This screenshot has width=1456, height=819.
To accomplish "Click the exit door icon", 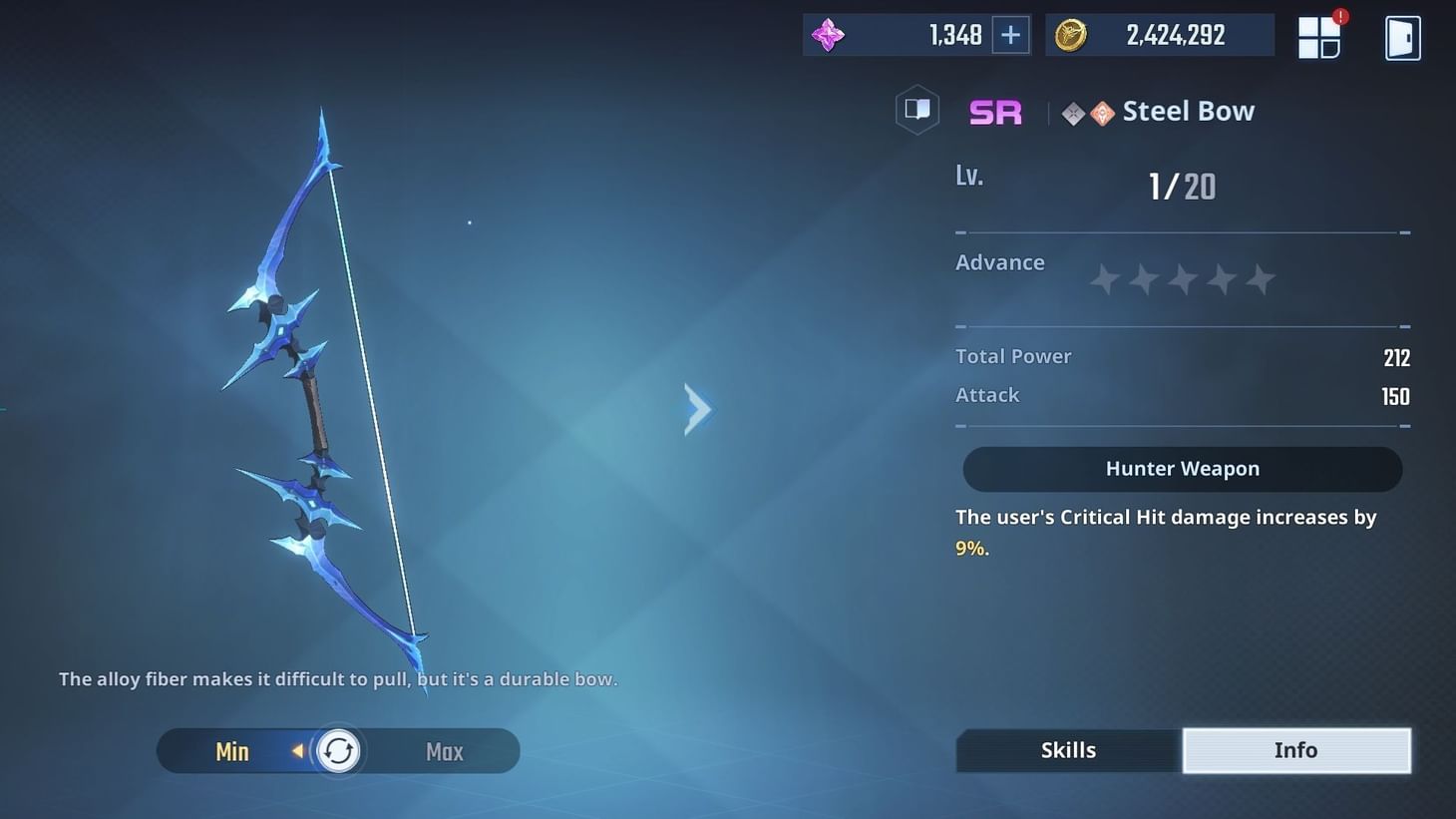I will point(1402,35).
